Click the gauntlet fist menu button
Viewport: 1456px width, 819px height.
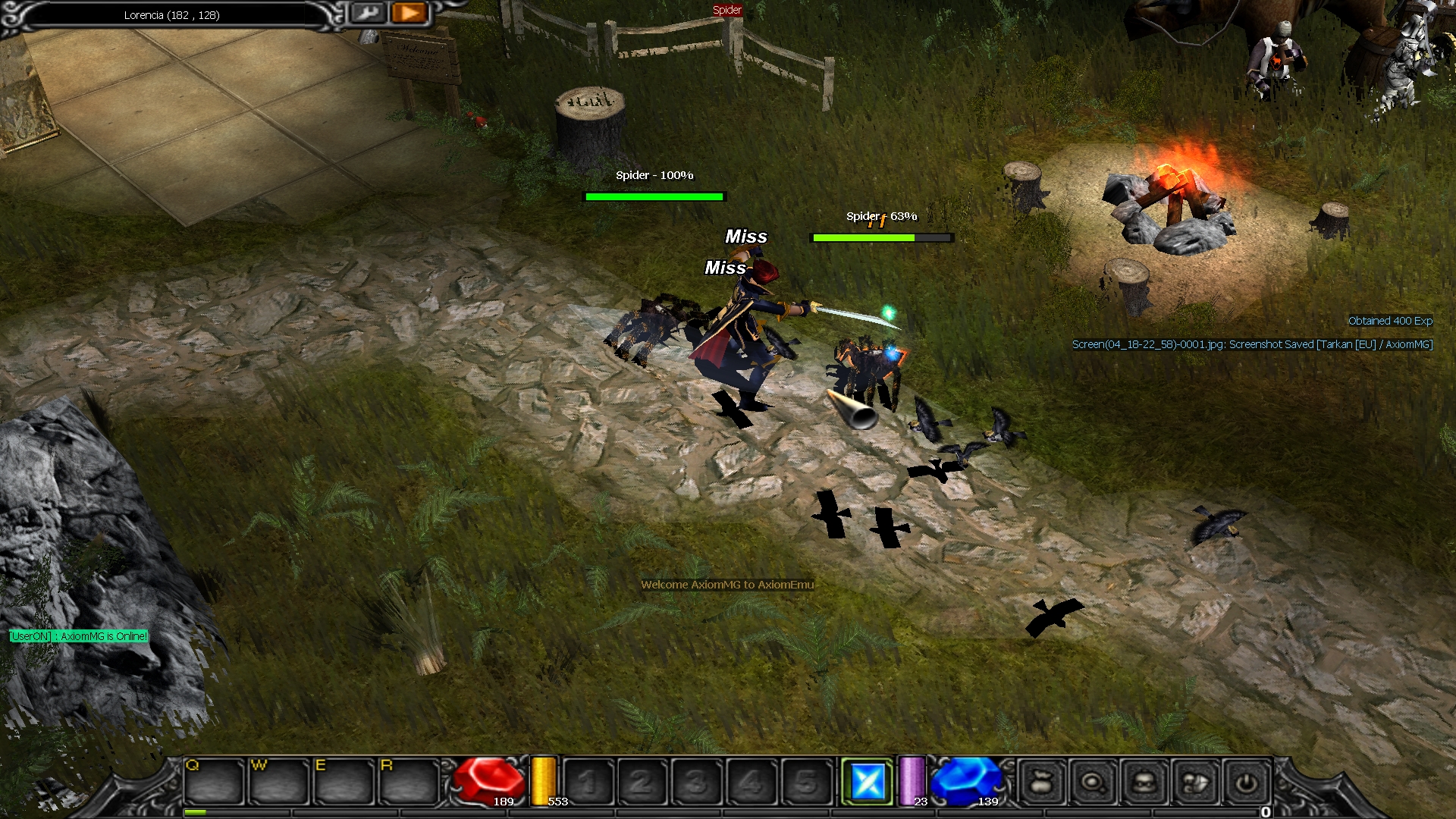pos(1195,781)
